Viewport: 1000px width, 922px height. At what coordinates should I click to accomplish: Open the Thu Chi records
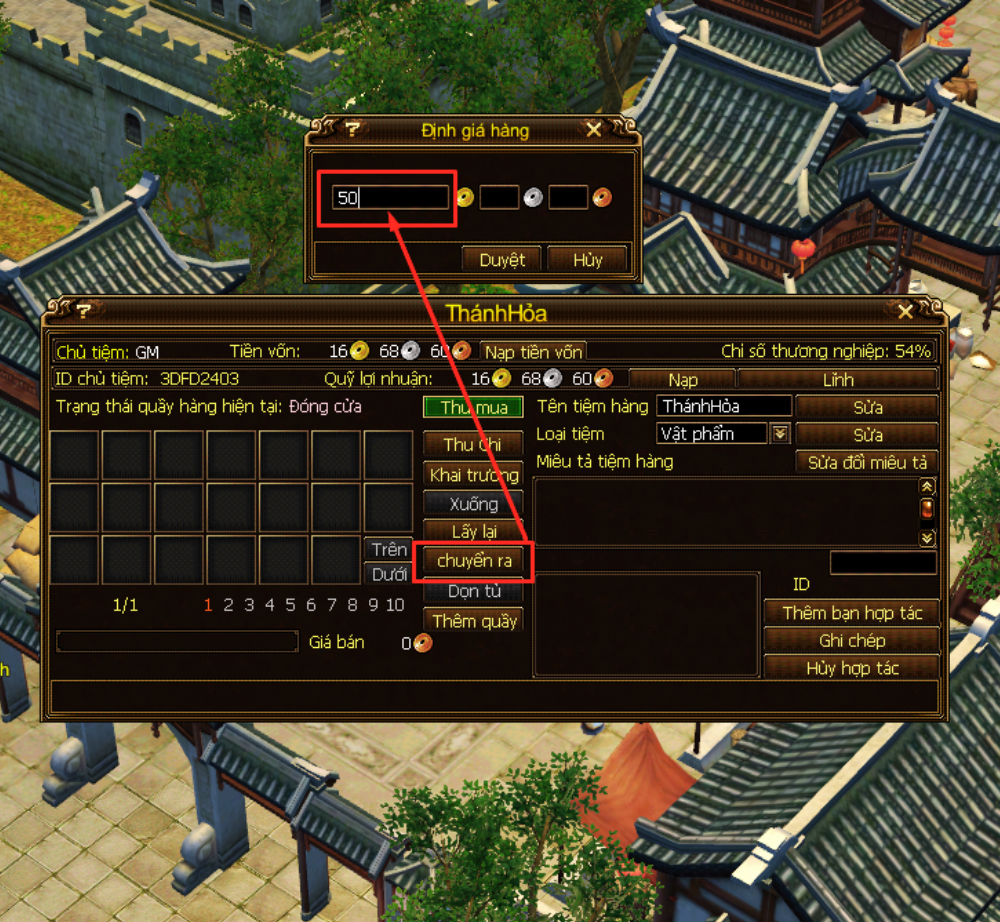[x=473, y=444]
